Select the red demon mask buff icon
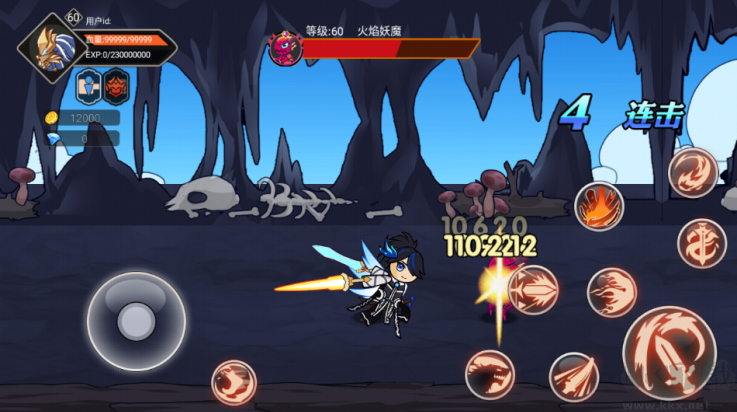 tap(117, 87)
